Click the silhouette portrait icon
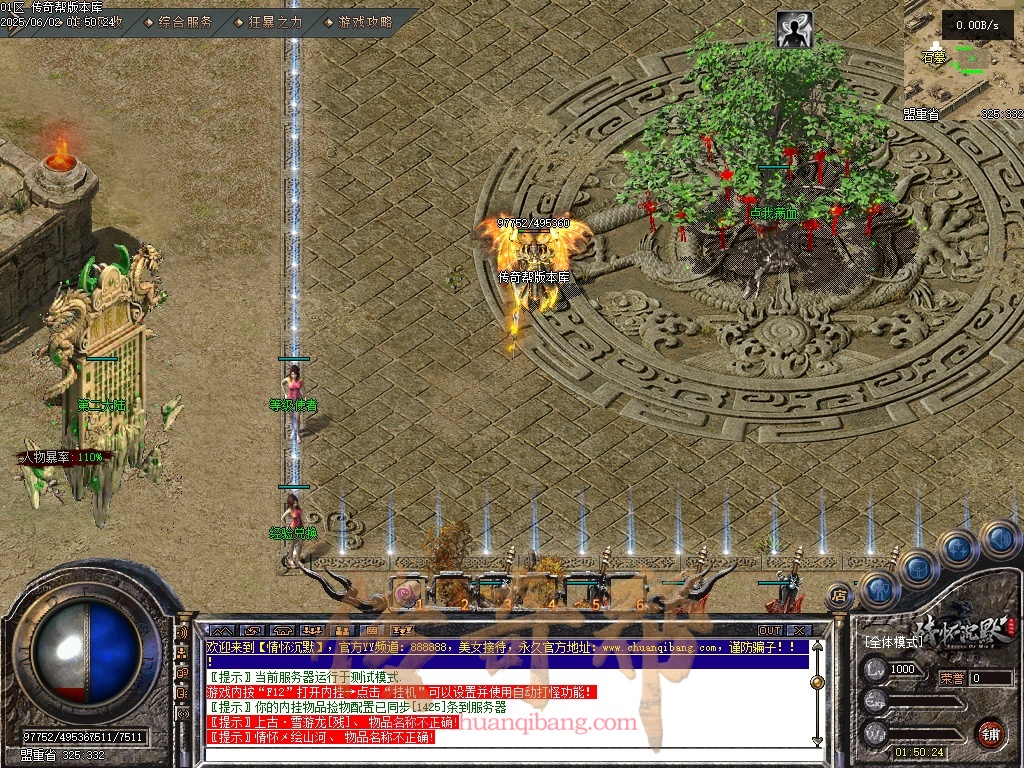The height and width of the screenshot is (768, 1024). click(795, 30)
